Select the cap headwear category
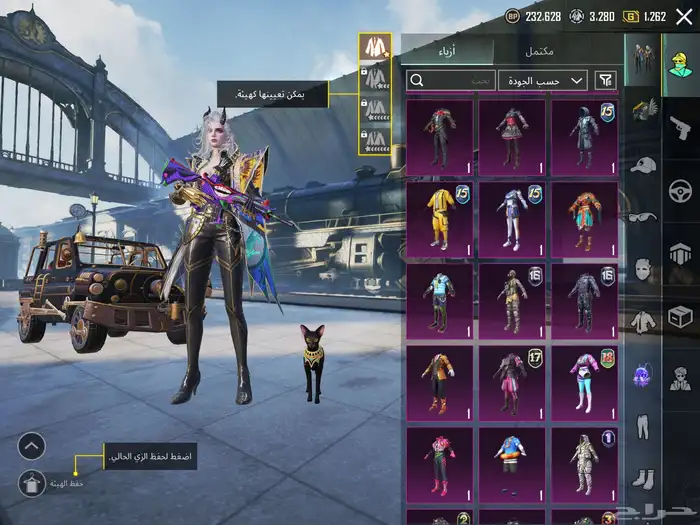This screenshot has width=700, height=525. pyautogui.click(x=643, y=163)
